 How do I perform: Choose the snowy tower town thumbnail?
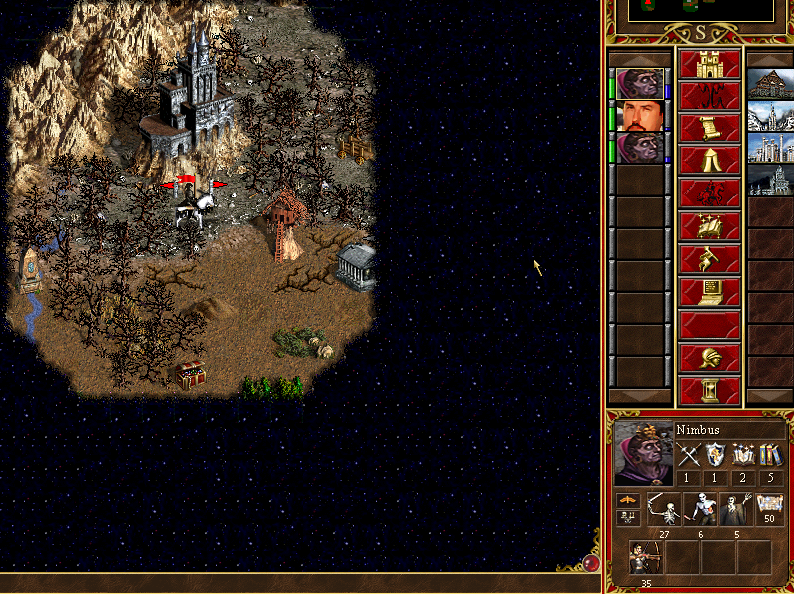[x=770, y=116]
